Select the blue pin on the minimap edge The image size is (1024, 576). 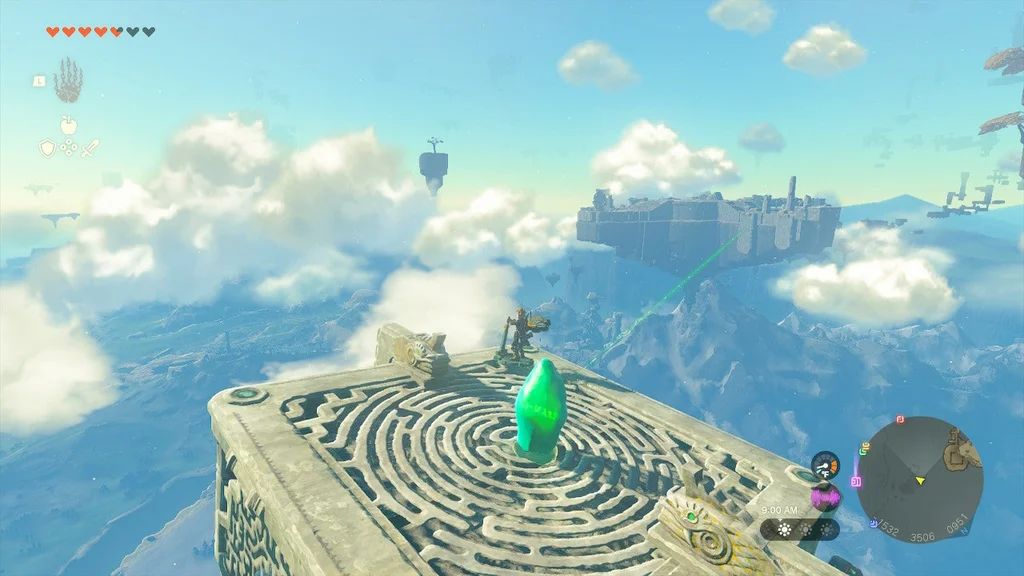(x=874, y=522)
